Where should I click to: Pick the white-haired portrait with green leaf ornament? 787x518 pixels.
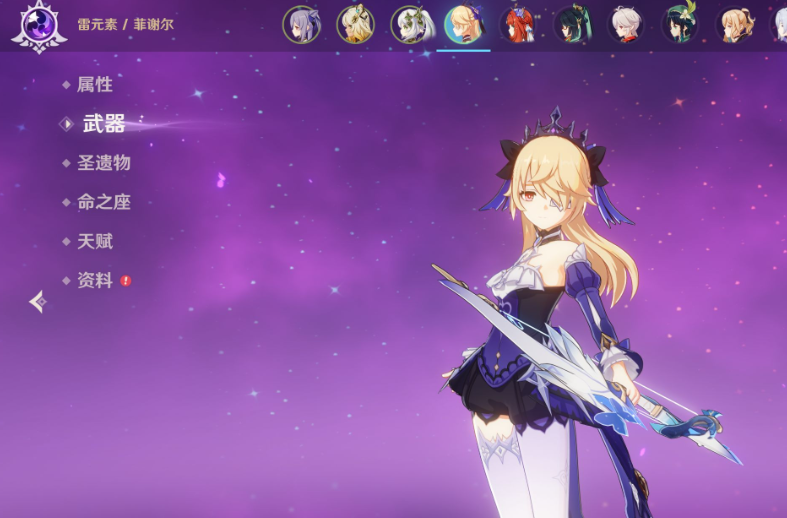point(409,25)
